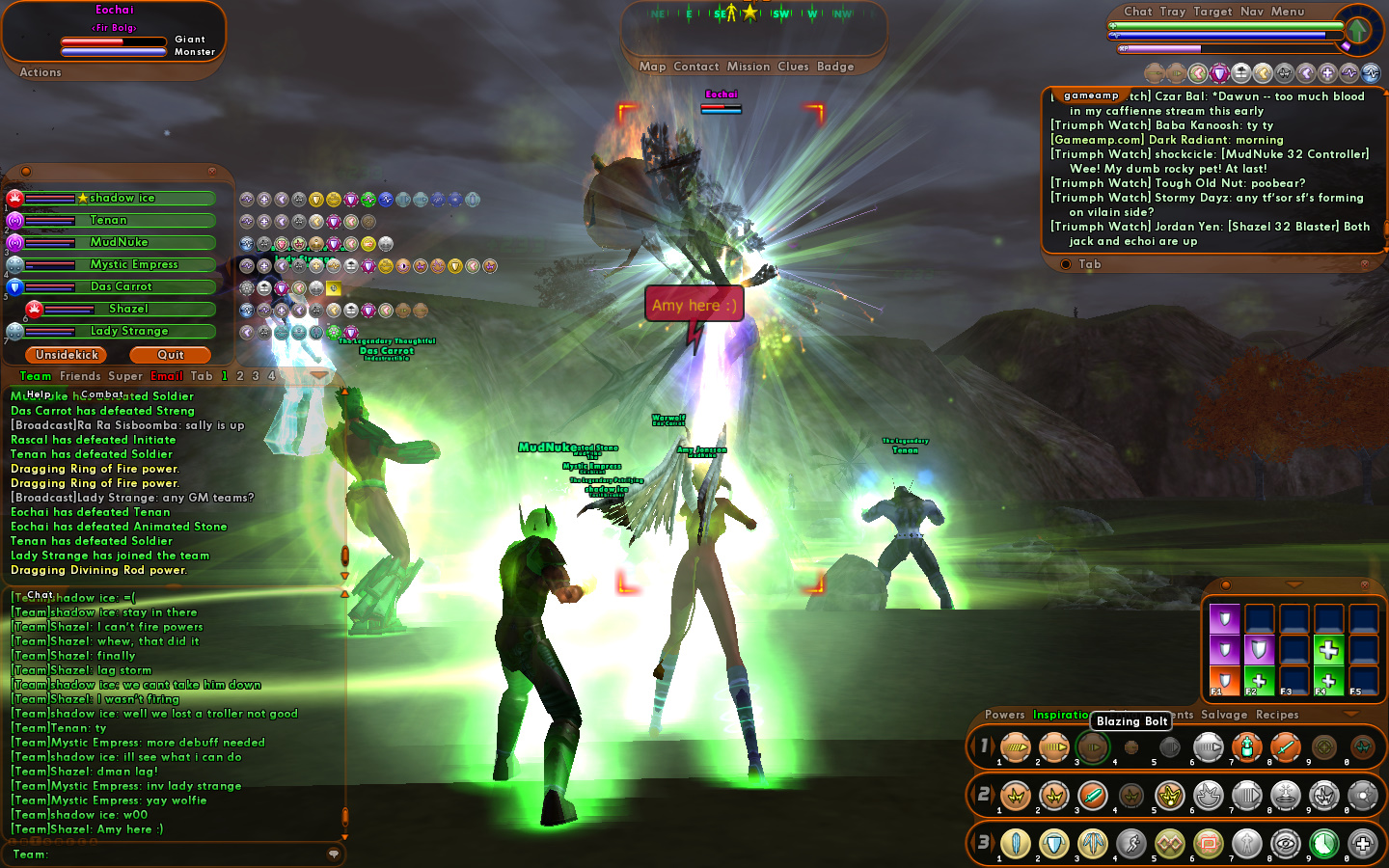Quit the team with the Quit button
The image size is (1389, 868).
pos(171,355)
